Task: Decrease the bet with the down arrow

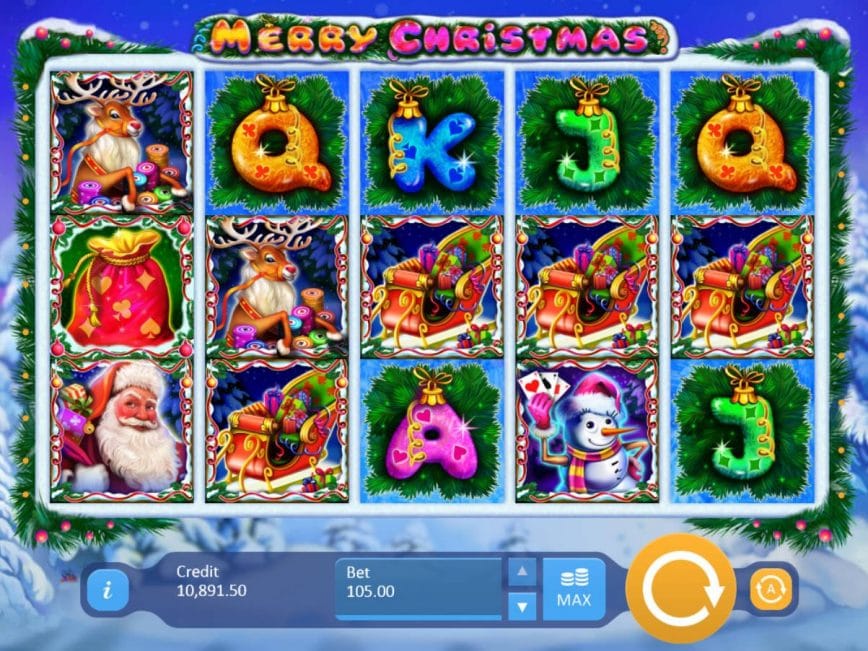Action: [522, 605]
